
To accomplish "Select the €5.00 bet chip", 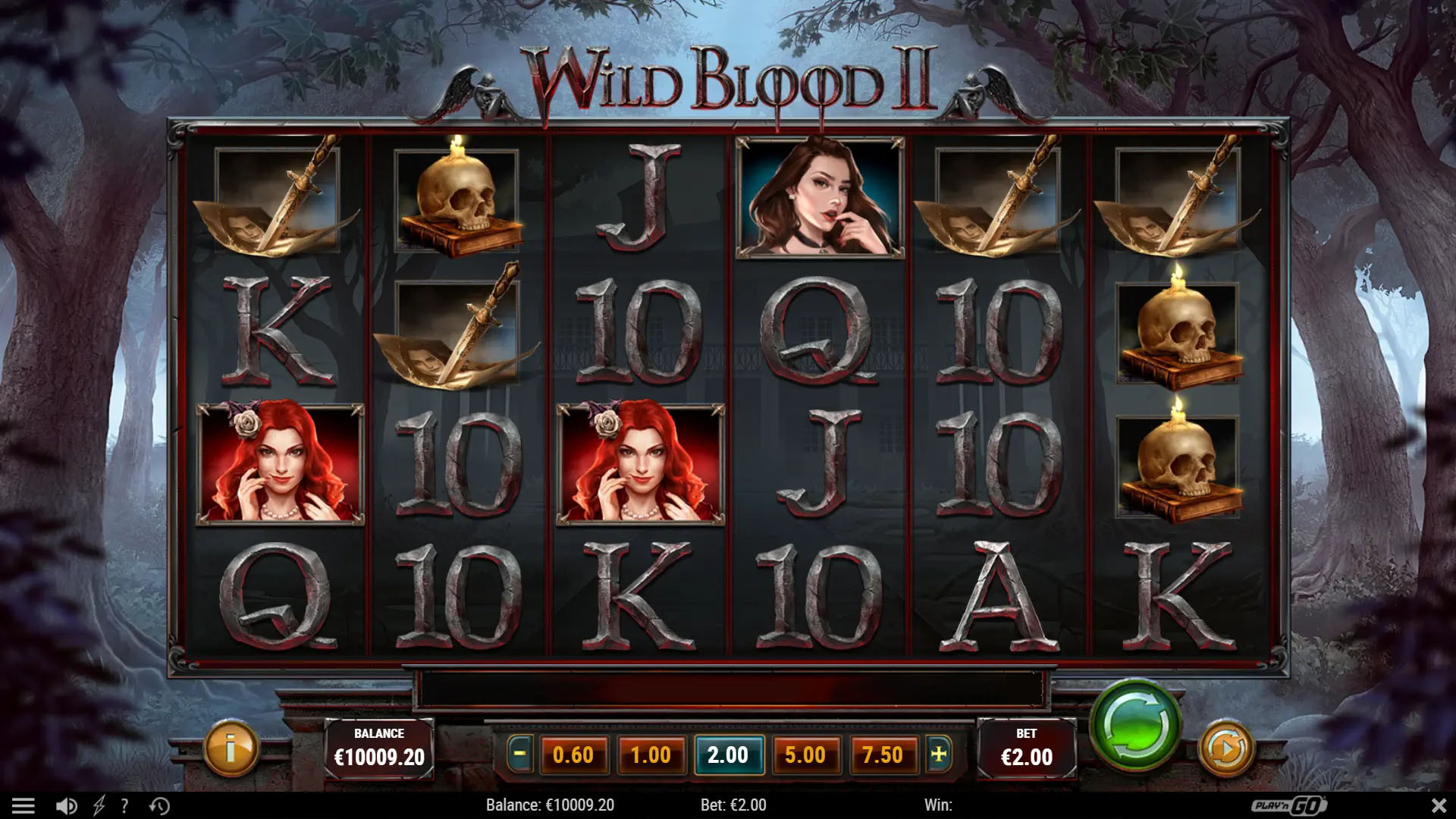I will click(x=806, y=755).
